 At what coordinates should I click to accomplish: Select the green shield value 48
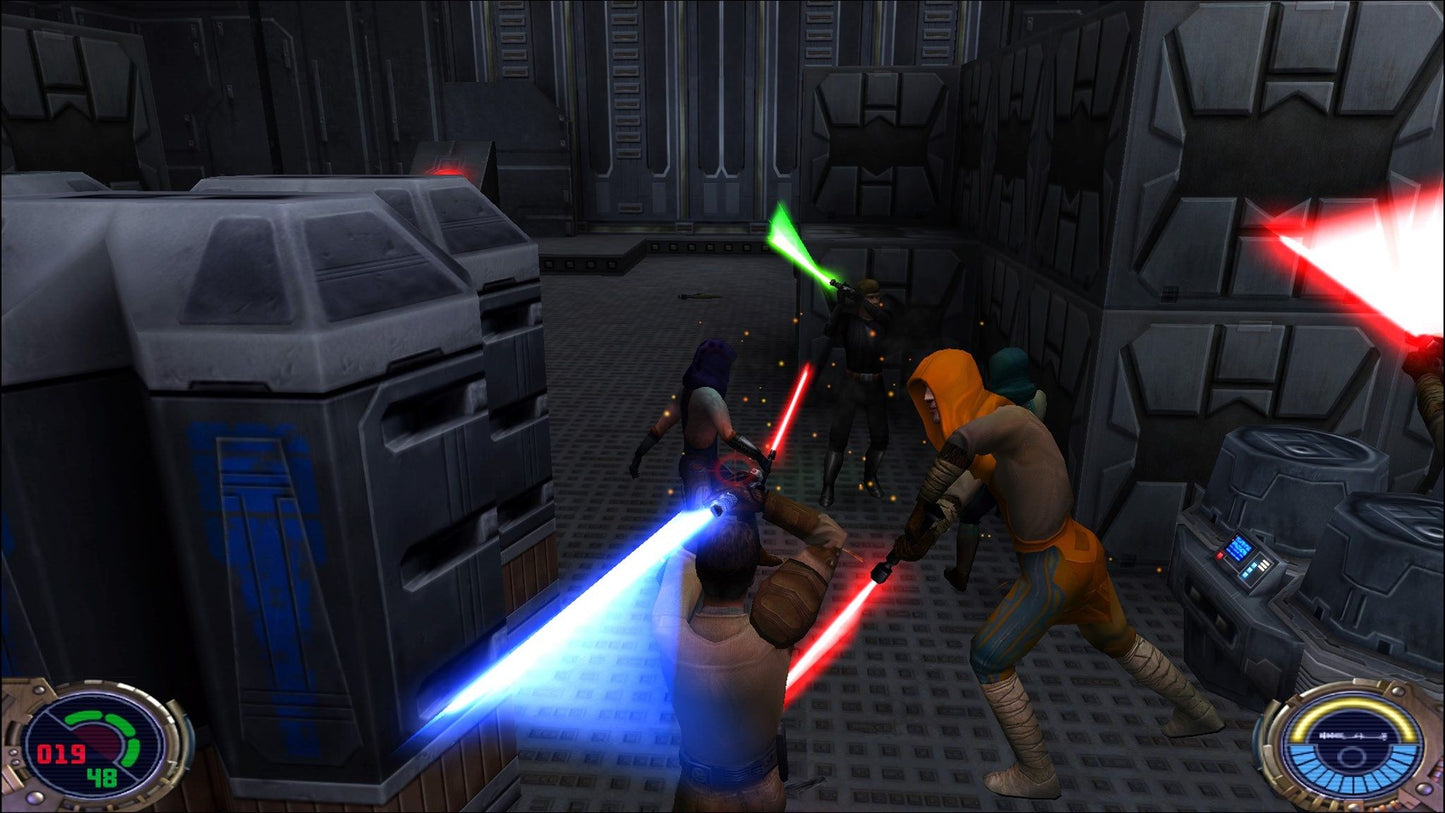pyautogui.click(x=102, y=776)
